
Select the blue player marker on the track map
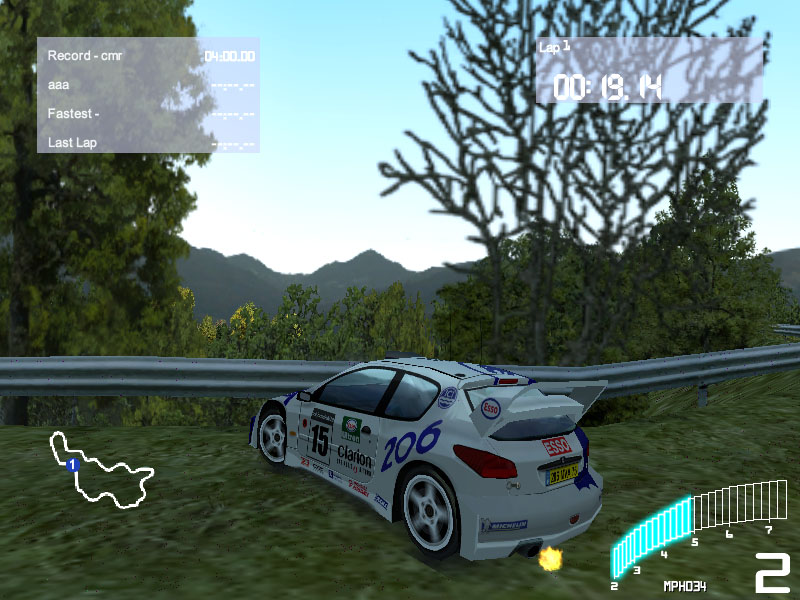(x=72, y=465)
